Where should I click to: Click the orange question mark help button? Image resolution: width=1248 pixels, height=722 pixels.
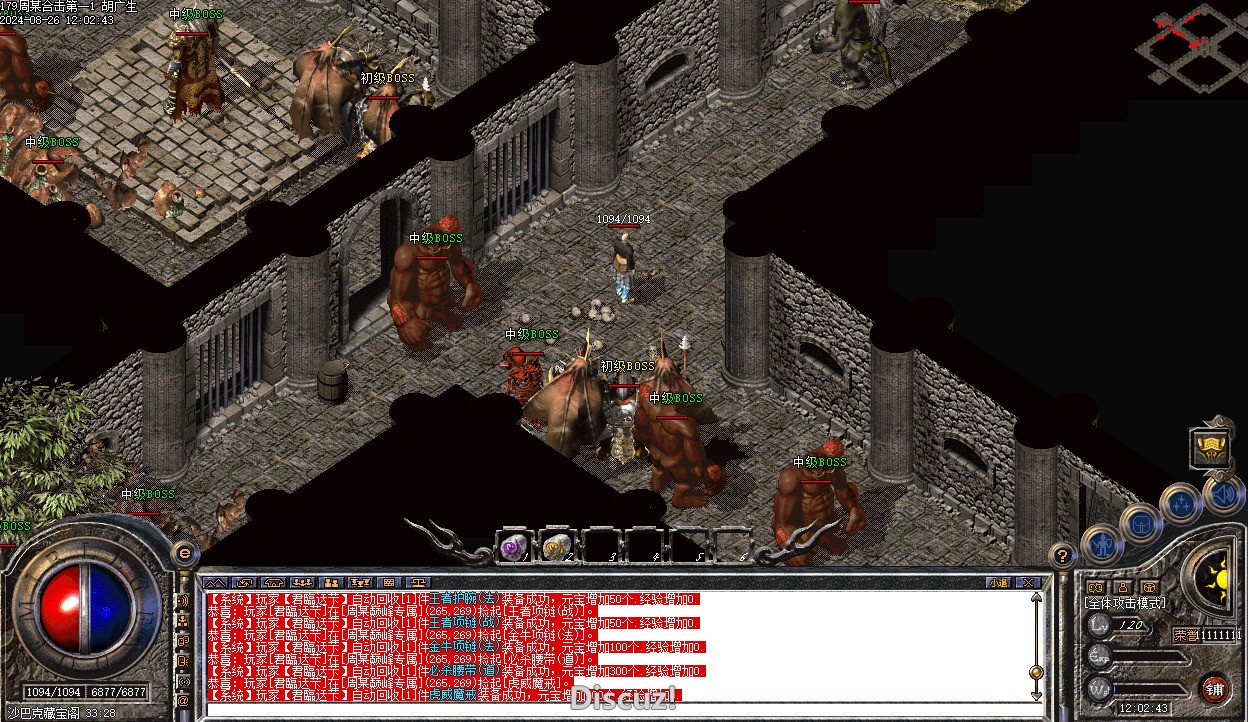pos(1063,555)
